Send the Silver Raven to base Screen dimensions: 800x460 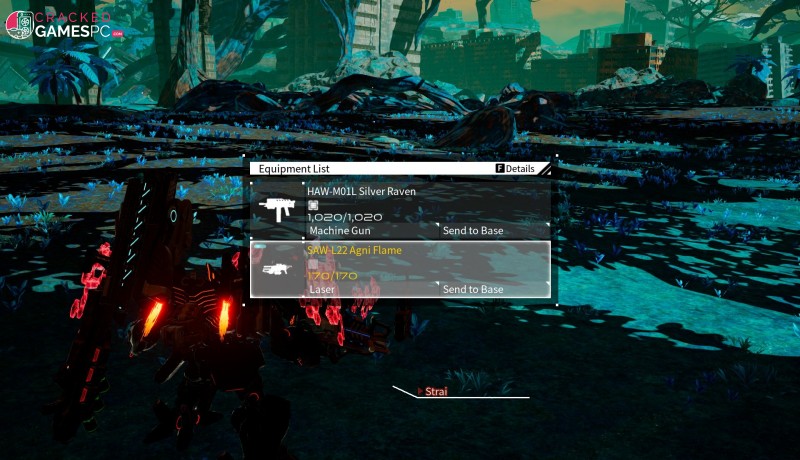click(x=473, y=231)
